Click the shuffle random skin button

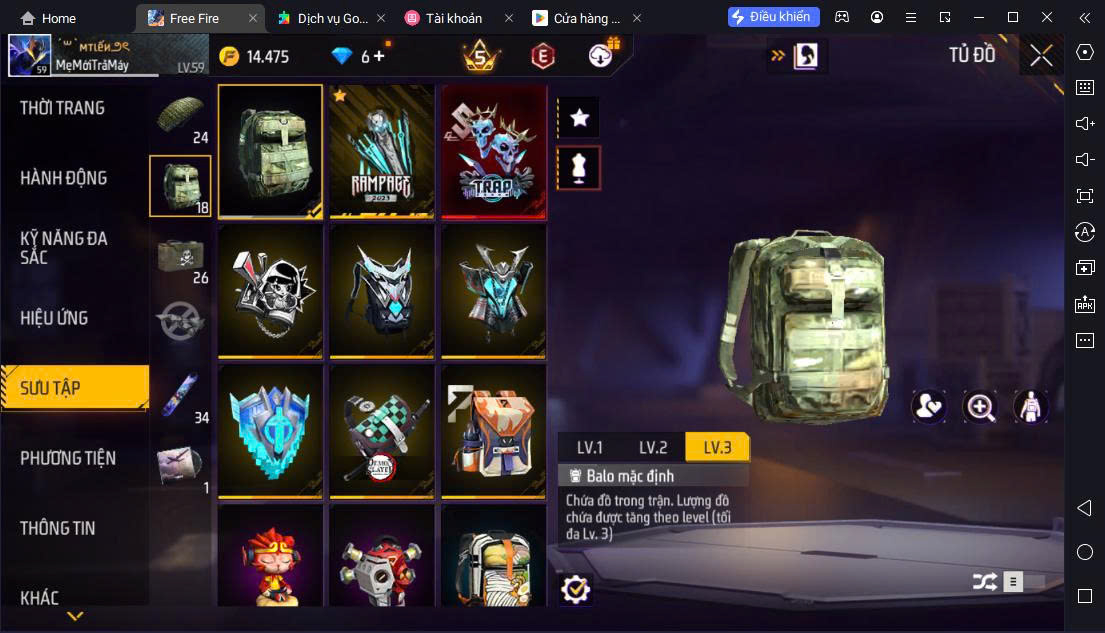984,581
